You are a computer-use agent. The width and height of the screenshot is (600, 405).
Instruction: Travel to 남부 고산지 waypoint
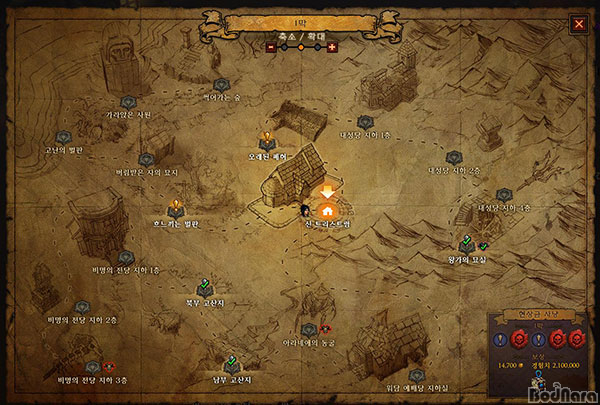coord(231,362)
